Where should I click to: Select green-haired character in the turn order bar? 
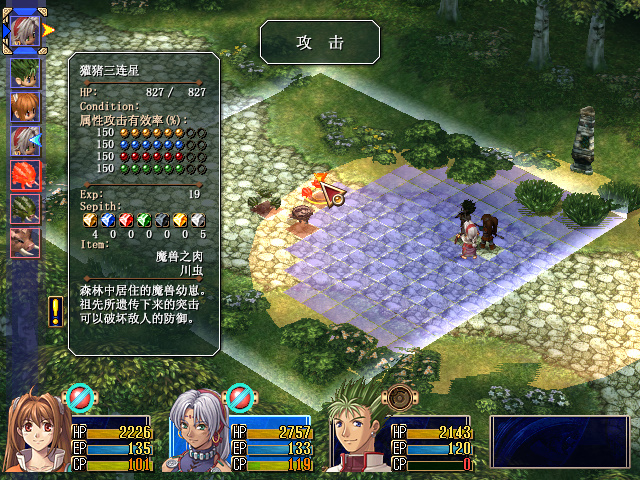[x=25, y=73]
